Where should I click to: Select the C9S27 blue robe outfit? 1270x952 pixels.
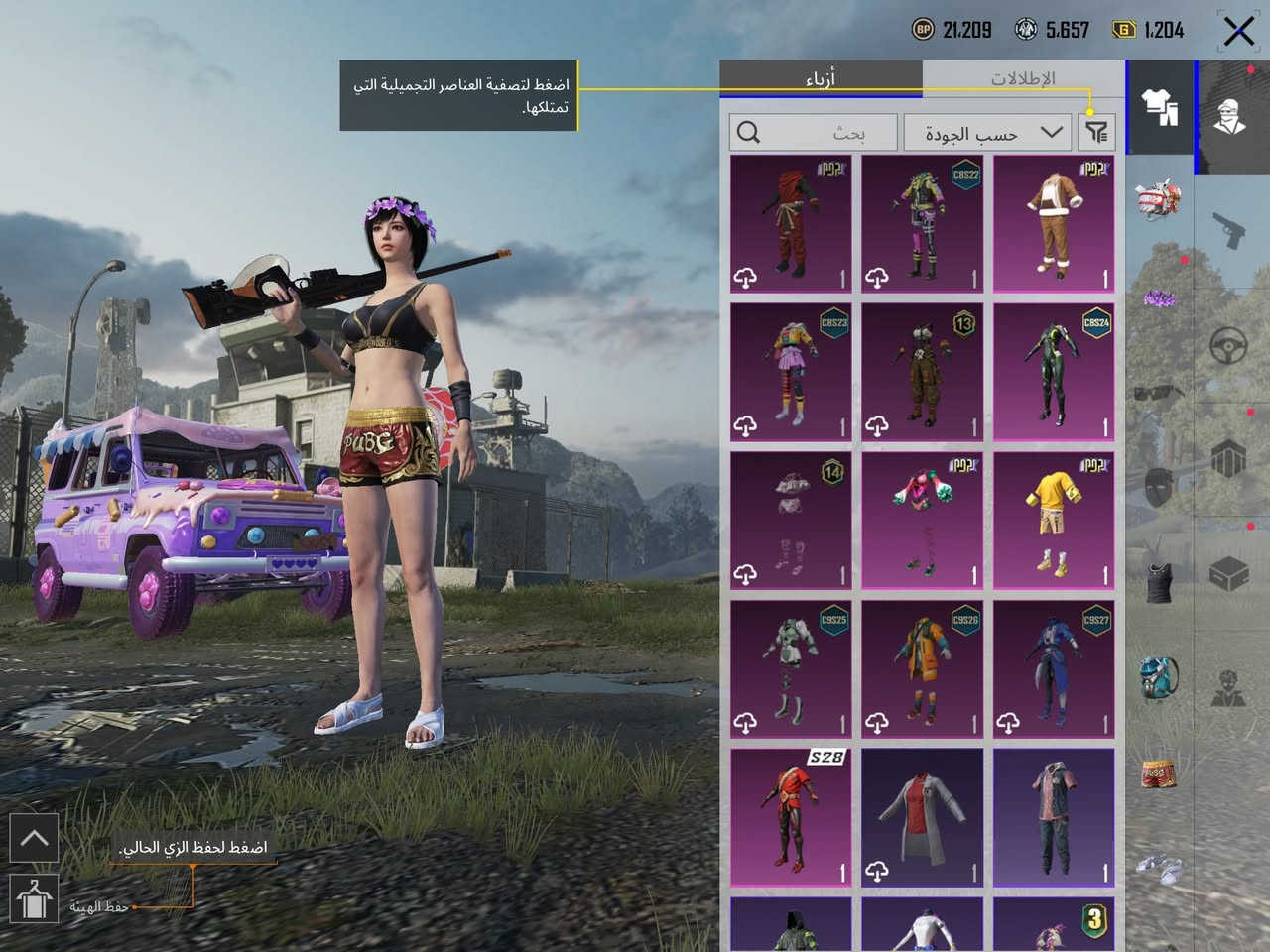(1054, 669)
